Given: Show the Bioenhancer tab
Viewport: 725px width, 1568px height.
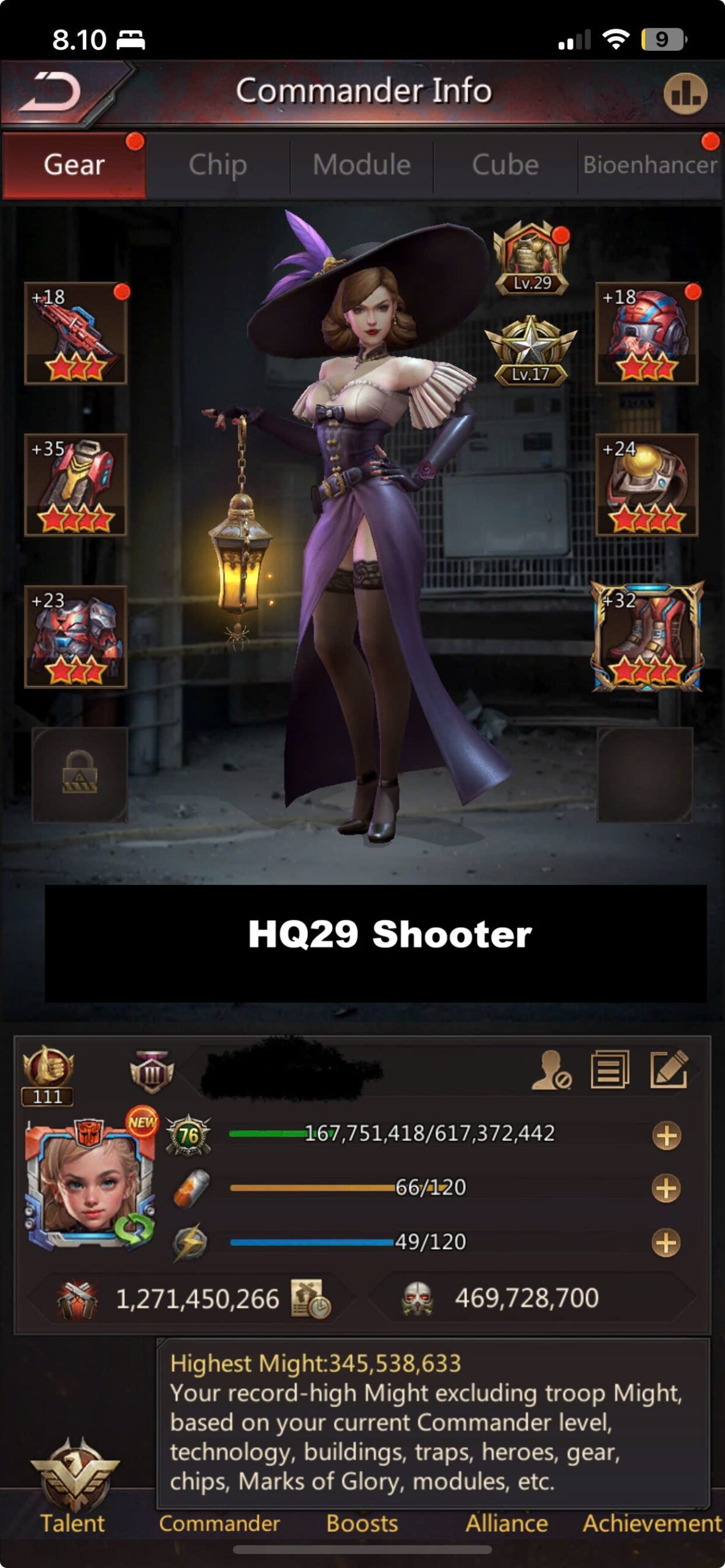Looking at the screenshot, I should click(x=650, y=165).
